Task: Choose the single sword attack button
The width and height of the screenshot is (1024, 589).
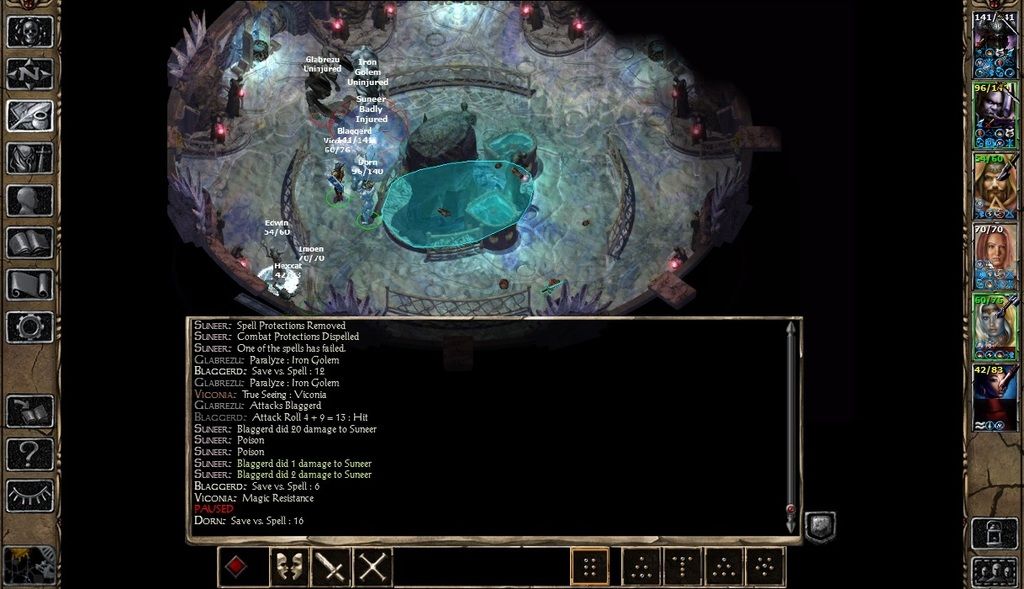Action: [331, 568]
